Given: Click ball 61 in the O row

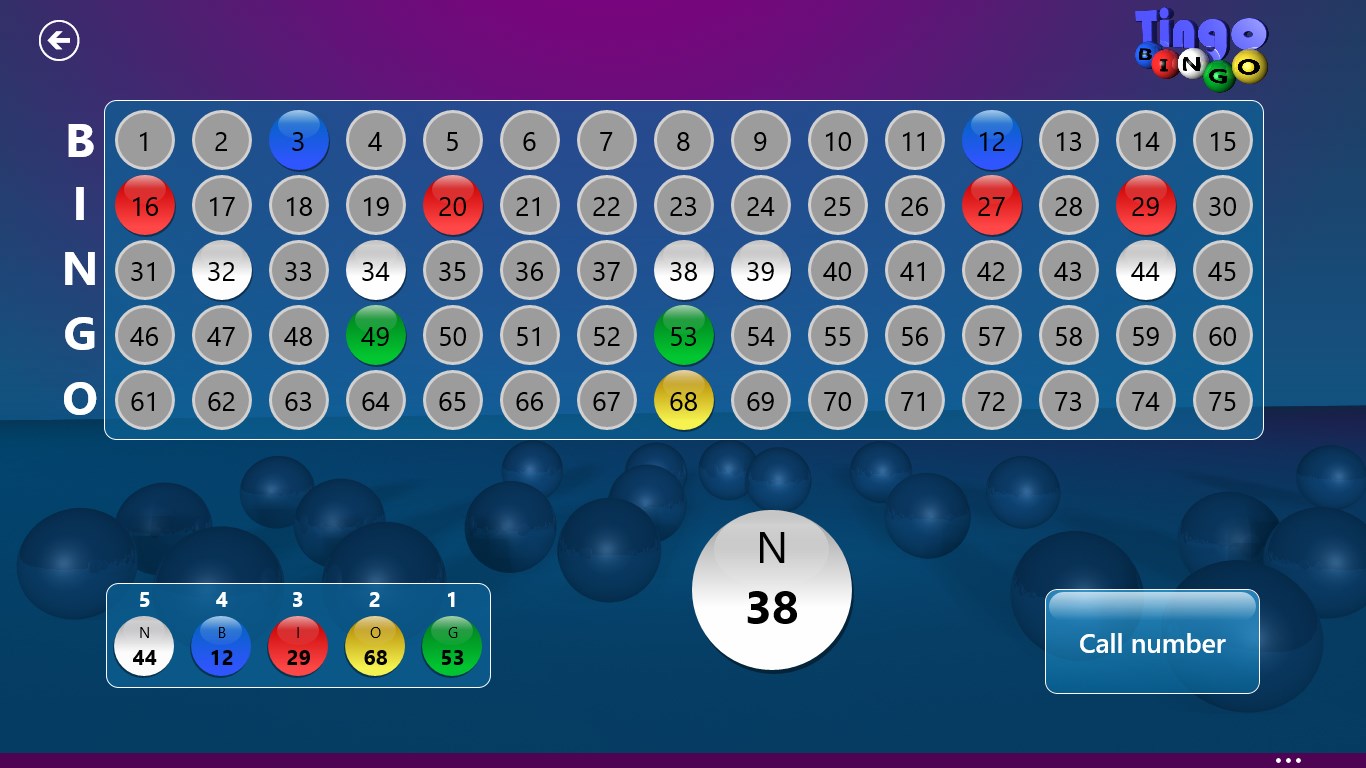Looking at the screenshot, I should [145, 401].
